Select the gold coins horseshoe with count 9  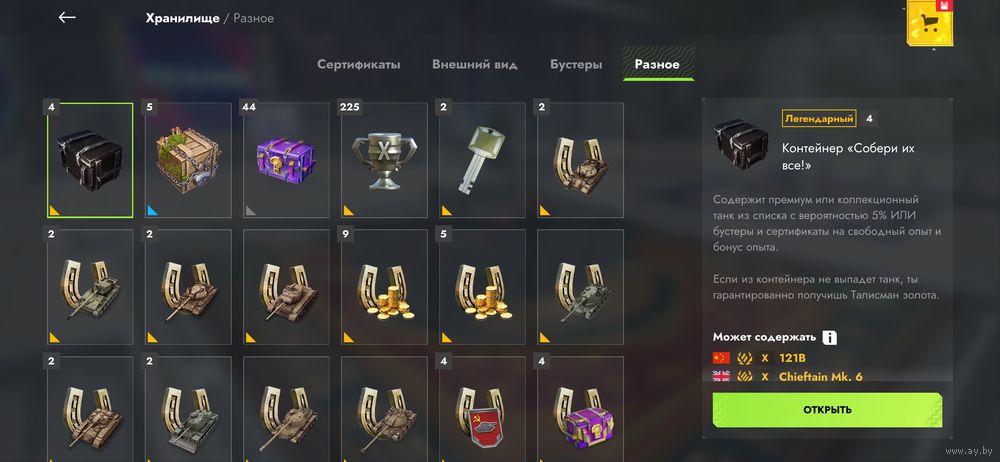383,287
